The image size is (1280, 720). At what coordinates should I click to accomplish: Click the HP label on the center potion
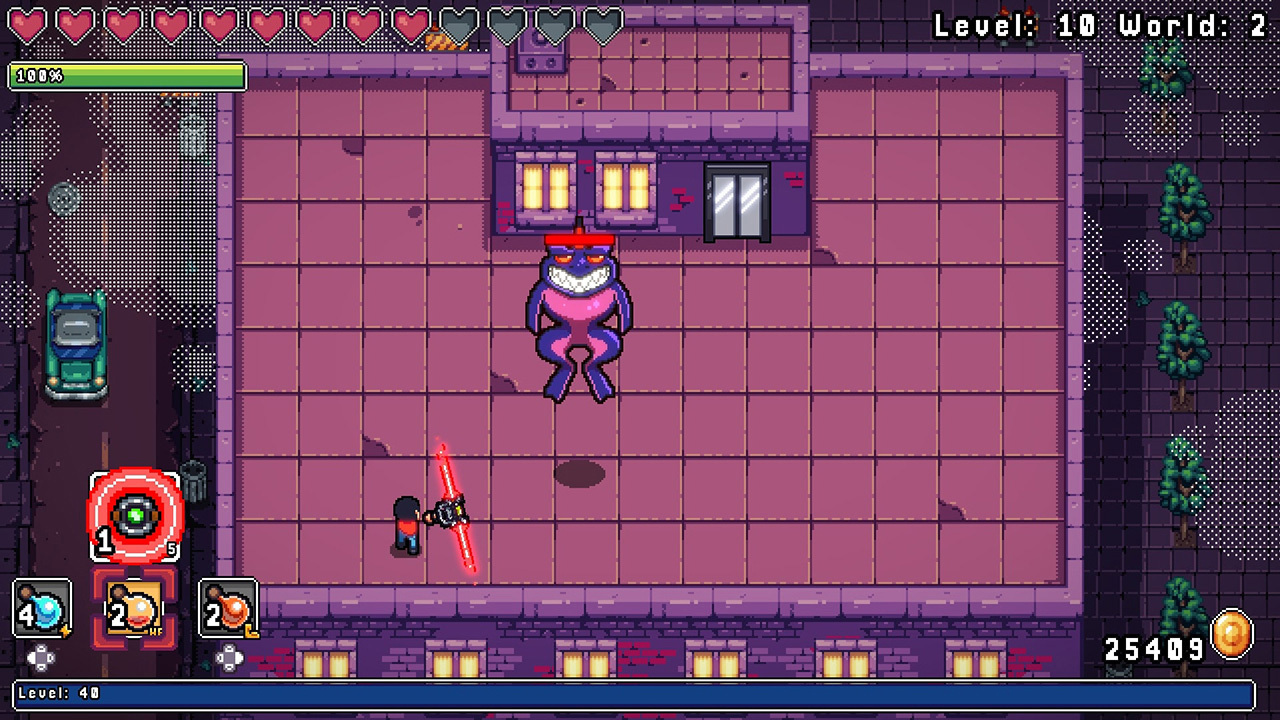pos(155,631)
